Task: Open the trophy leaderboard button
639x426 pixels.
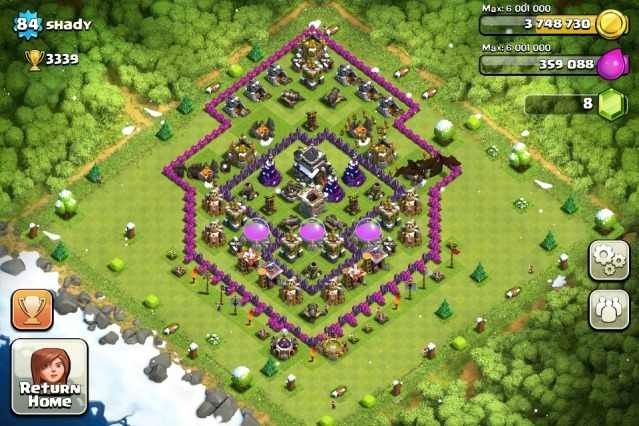Action: 32,309
